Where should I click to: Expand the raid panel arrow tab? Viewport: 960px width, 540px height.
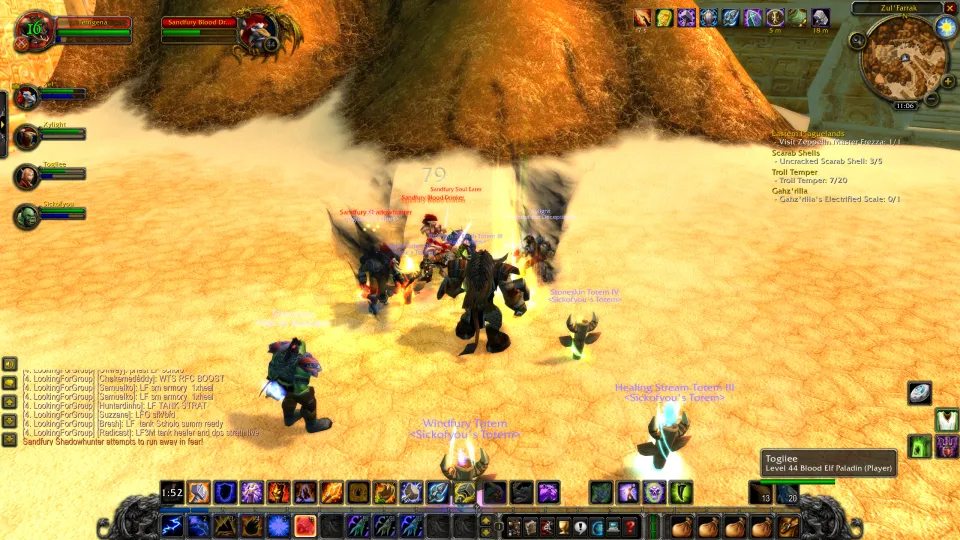(x=4, y=121)
